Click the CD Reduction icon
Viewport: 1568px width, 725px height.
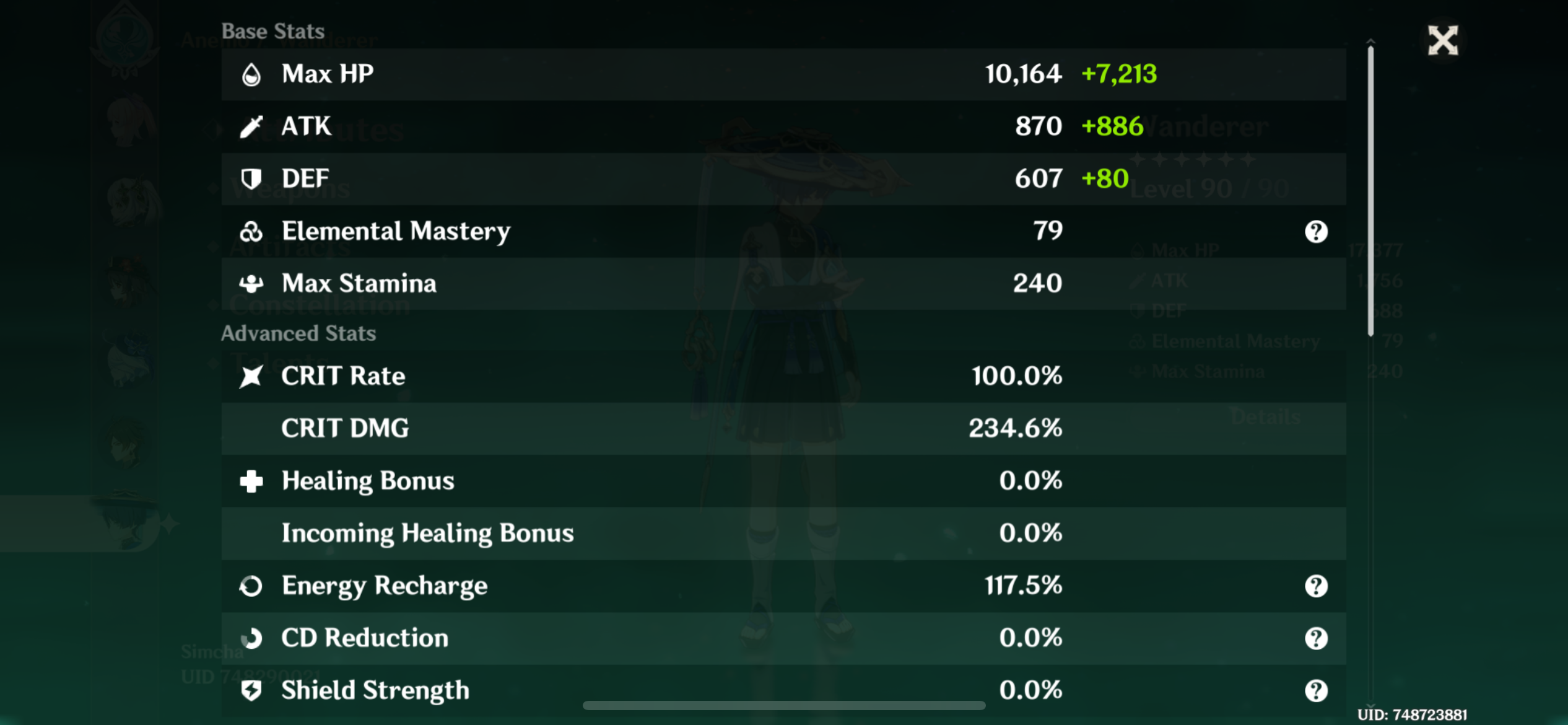pos(251,638)
